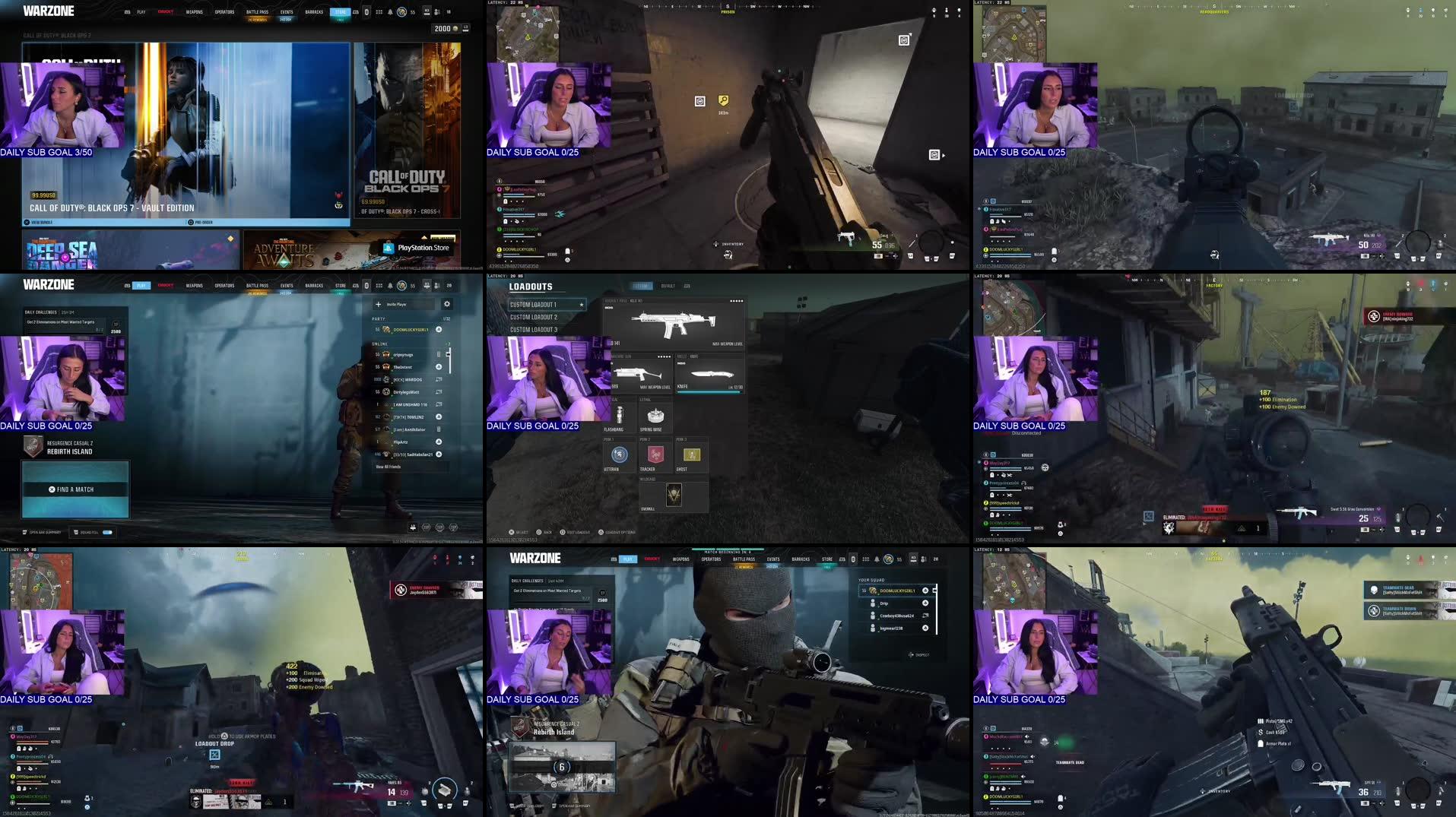Unfavorite Custom Loadout 1 via its star

(x=582, y=305)
